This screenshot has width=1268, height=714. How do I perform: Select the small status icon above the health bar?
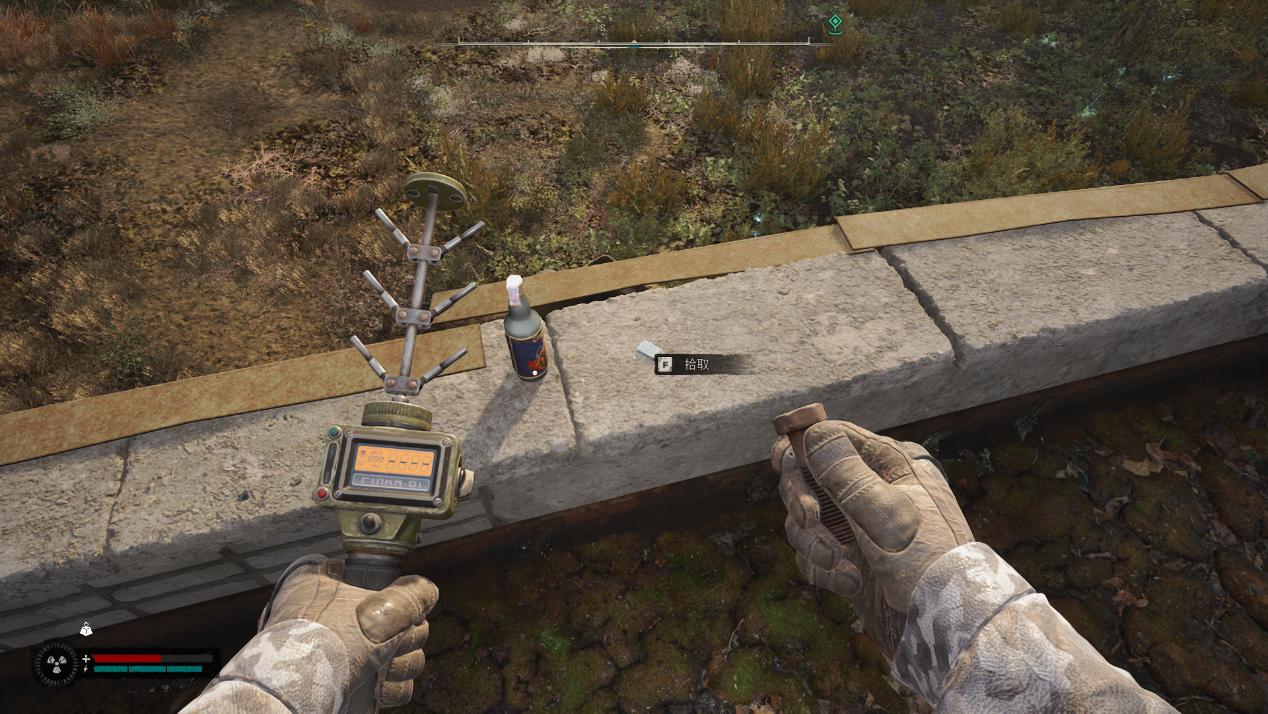click(x=86, y=630)
